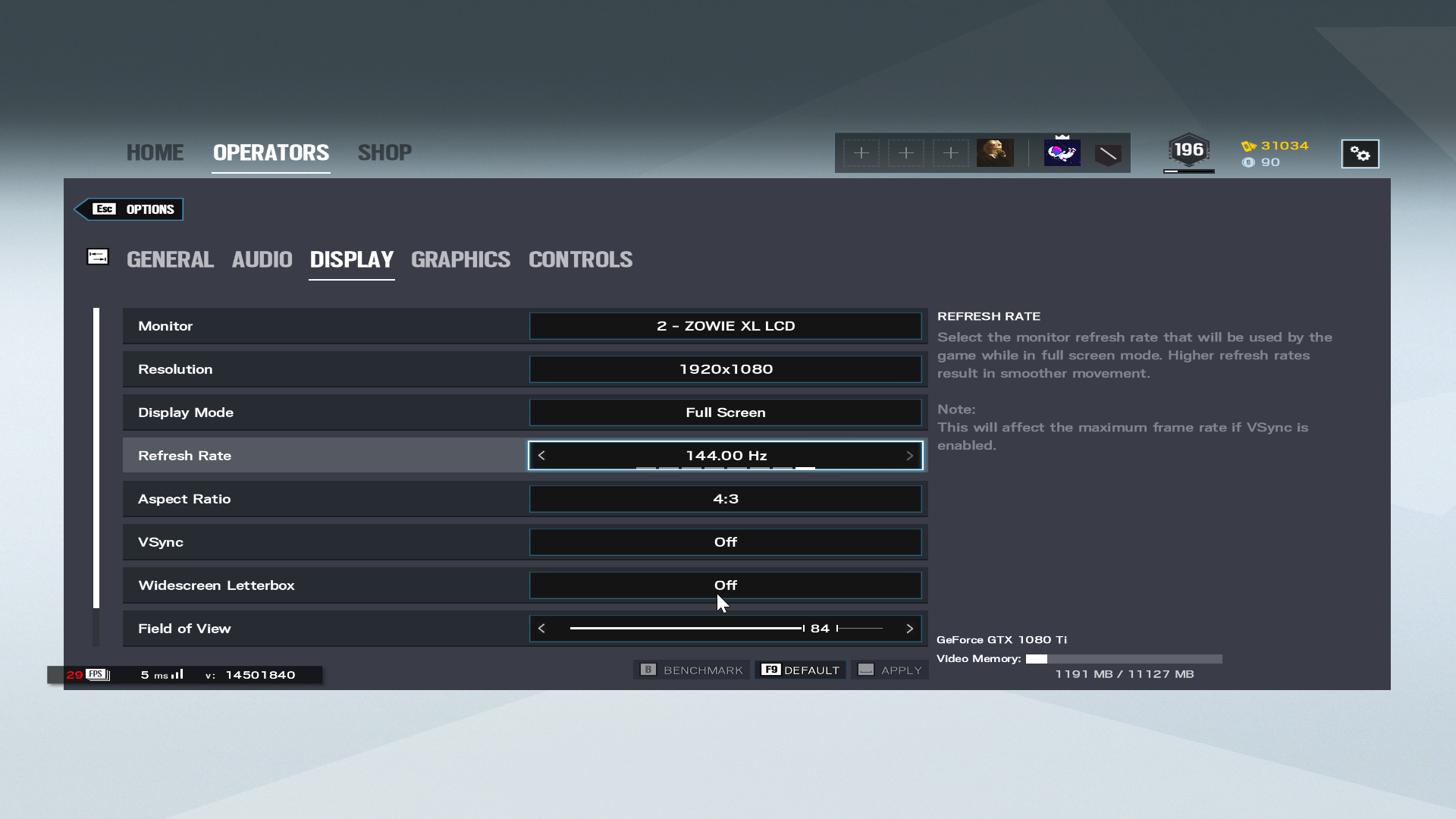Go to the HOME menu

click(155, 152)
